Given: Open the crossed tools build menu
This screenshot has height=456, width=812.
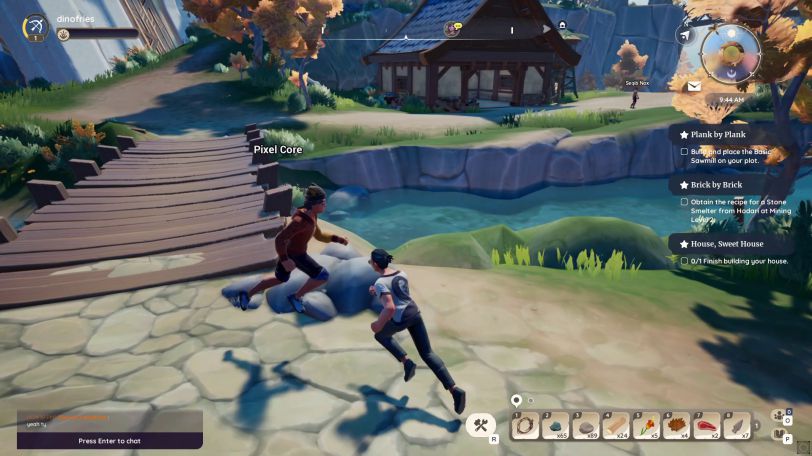Looking at the screenshot, I should coord(480,426).
